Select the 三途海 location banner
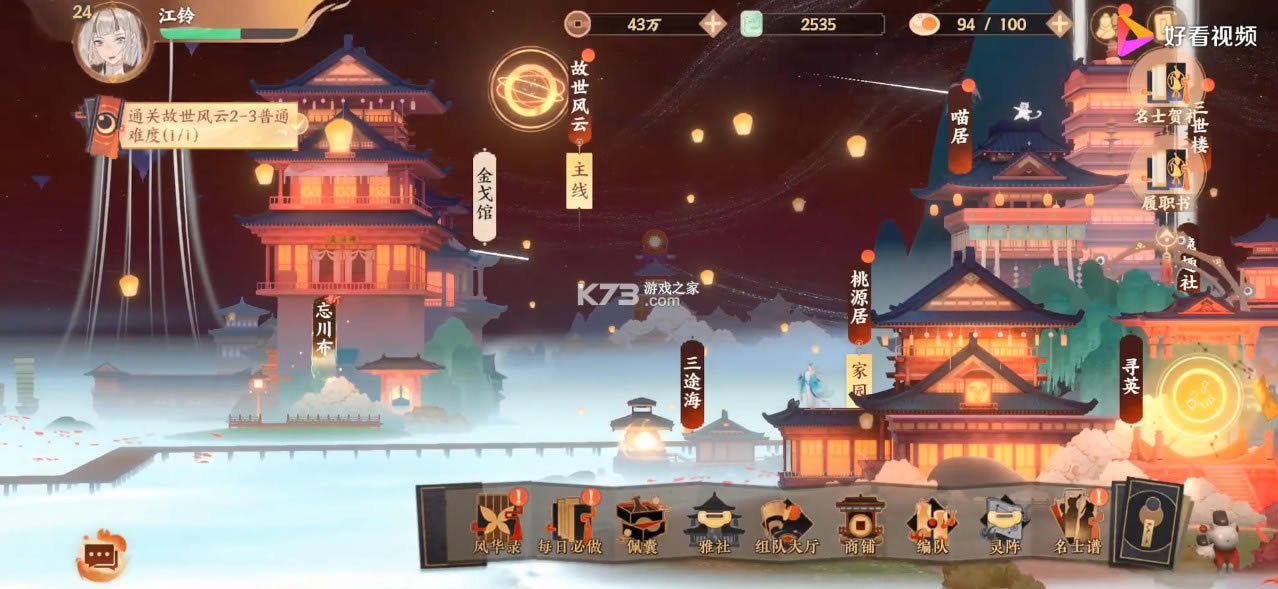This screenshot has width=1278, height=589. 692,385
